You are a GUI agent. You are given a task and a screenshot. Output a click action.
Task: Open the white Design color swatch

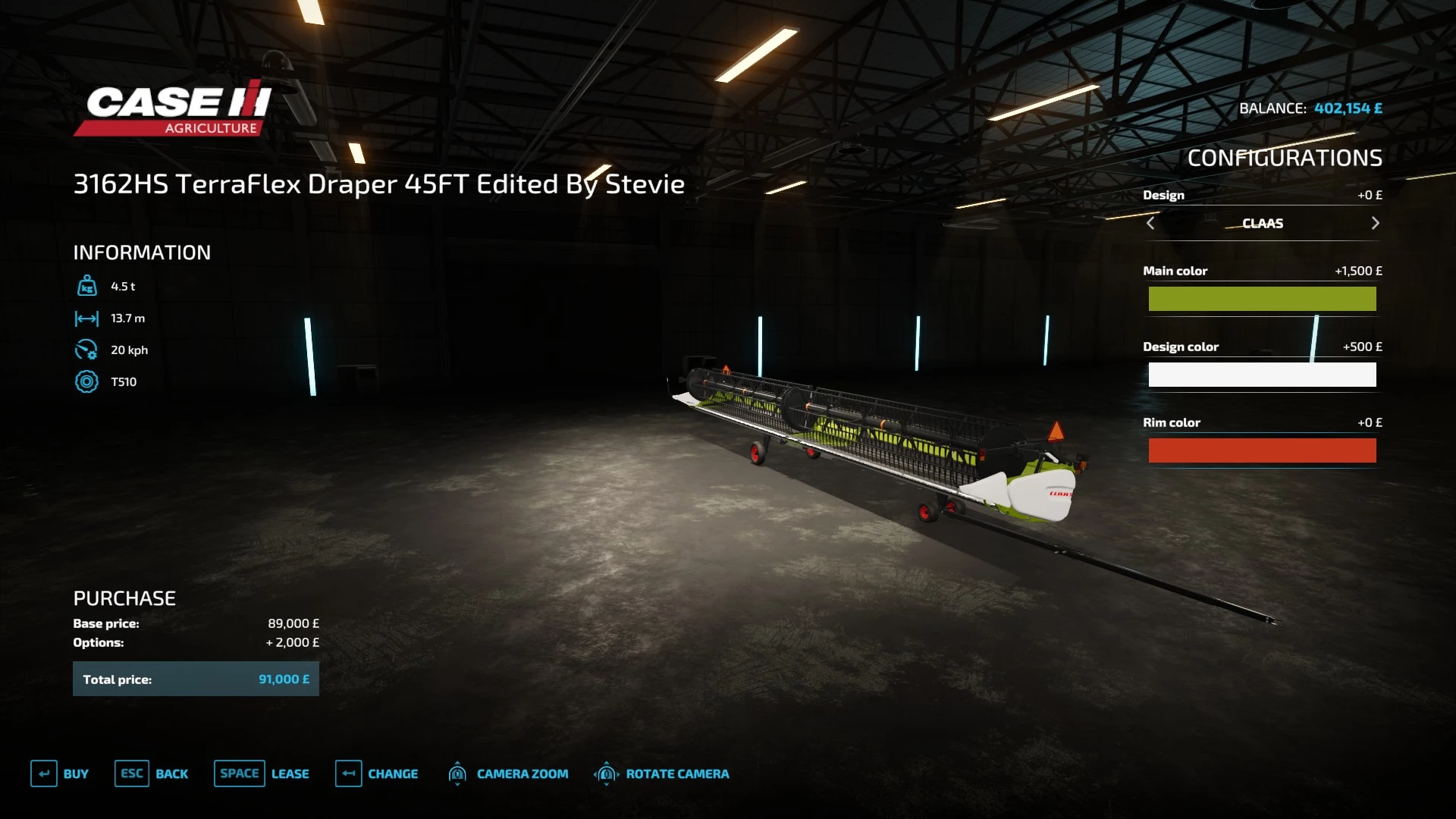(1262, 375)
